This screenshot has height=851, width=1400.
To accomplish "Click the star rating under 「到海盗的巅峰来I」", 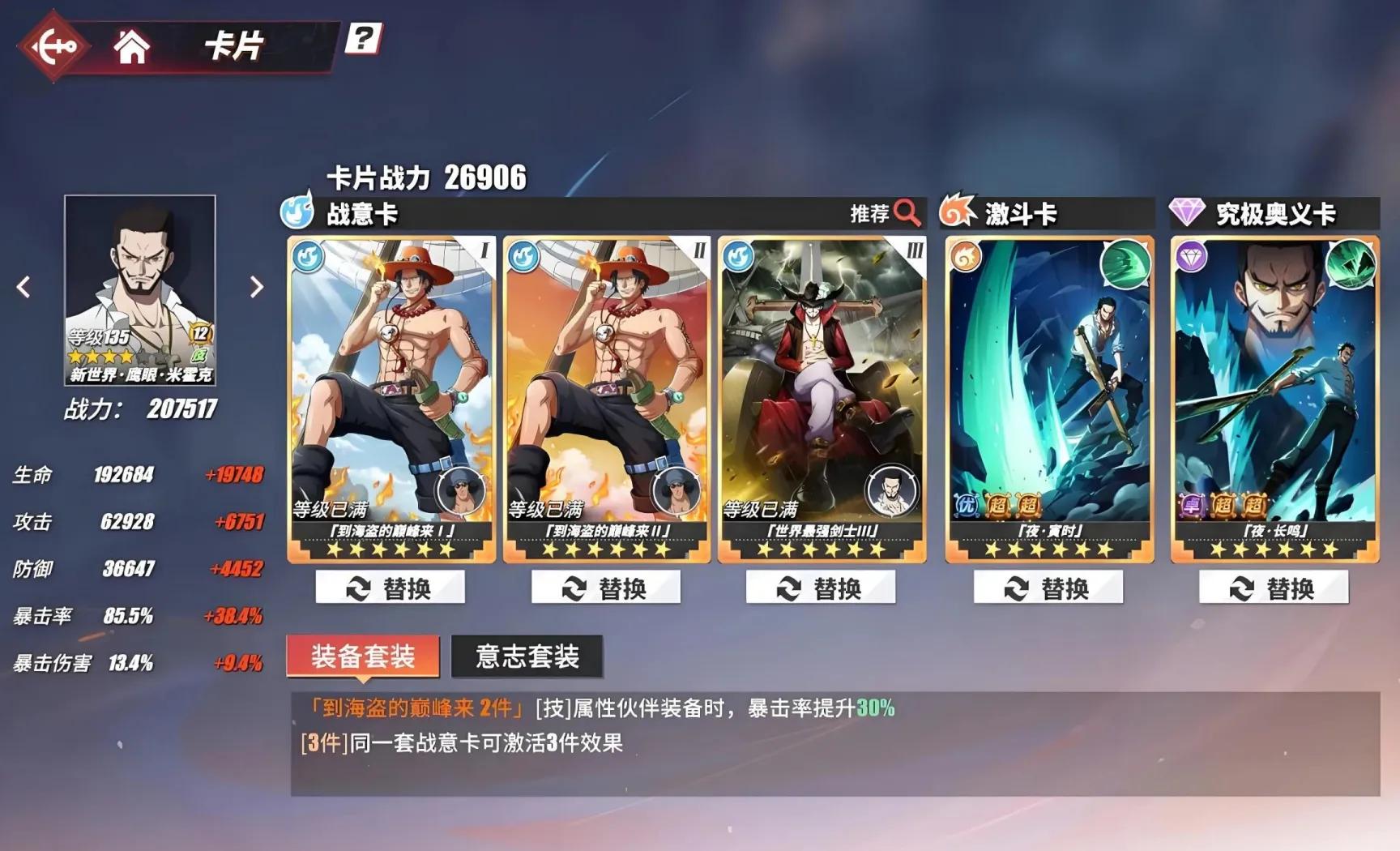I will [391, 550].
